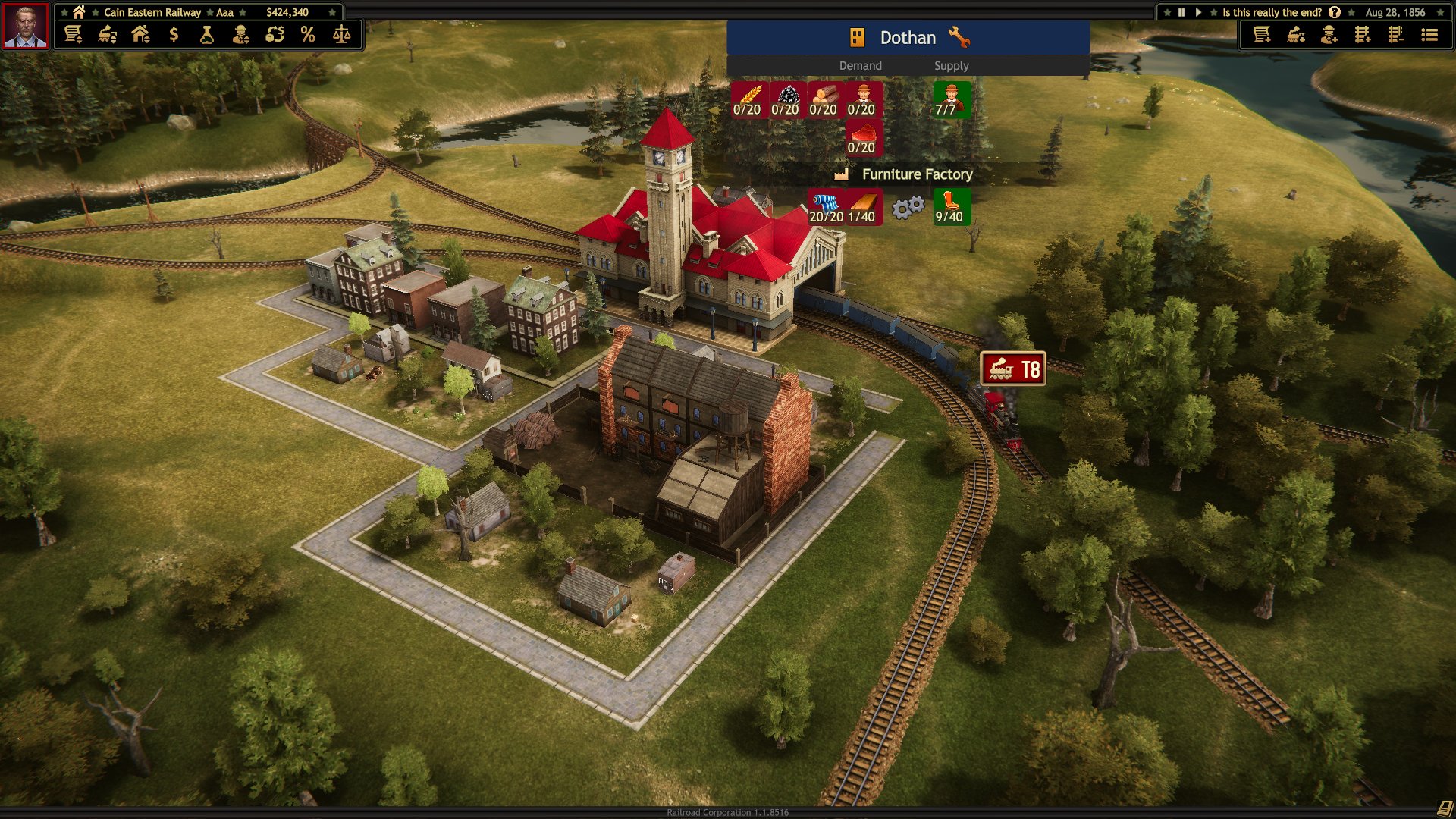Open the money overview with the dollar icon
Screen dimensions: 1456x819
tap(173, 34)
